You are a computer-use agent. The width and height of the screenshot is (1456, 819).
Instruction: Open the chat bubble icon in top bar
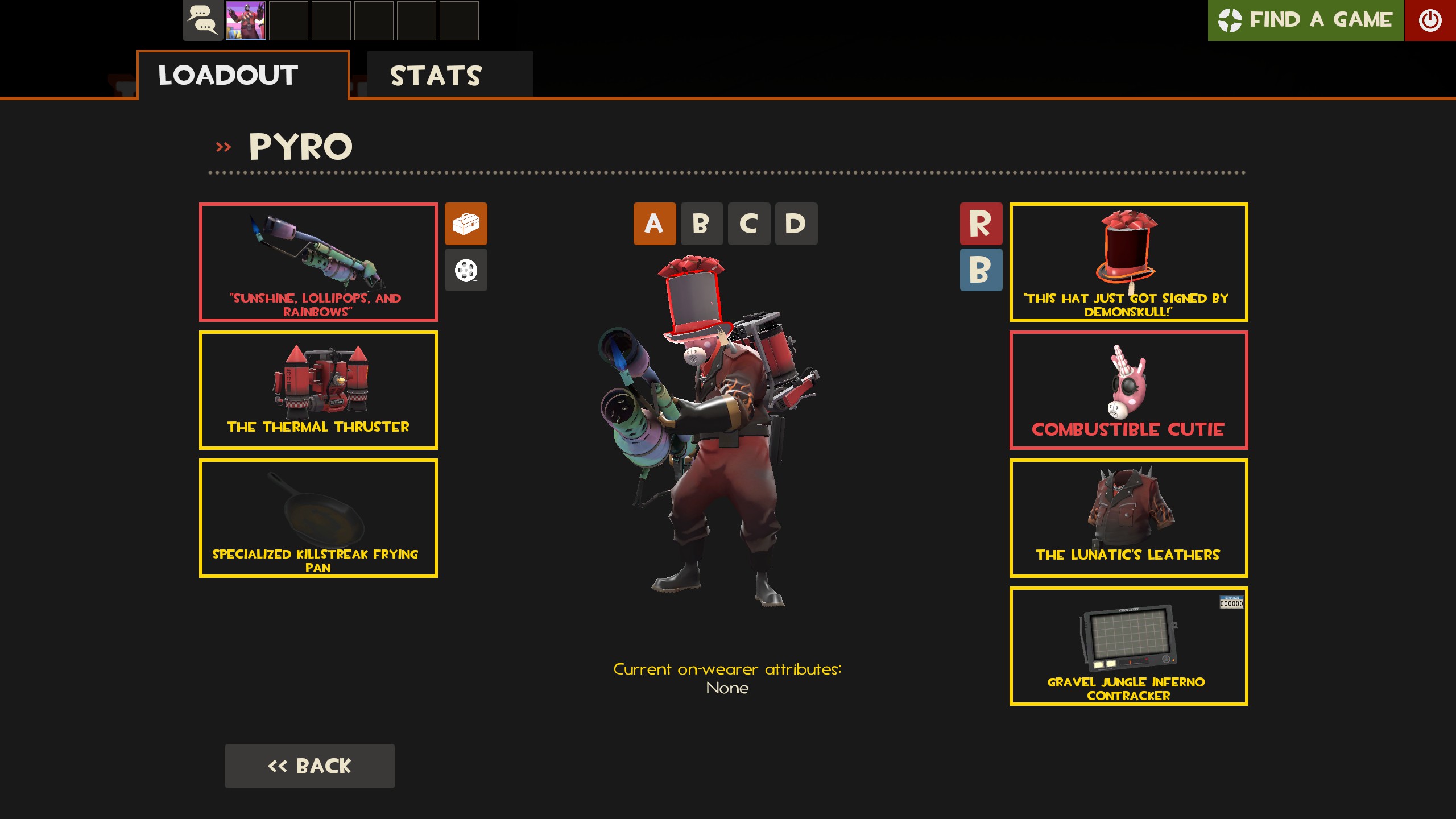[201, 21]
